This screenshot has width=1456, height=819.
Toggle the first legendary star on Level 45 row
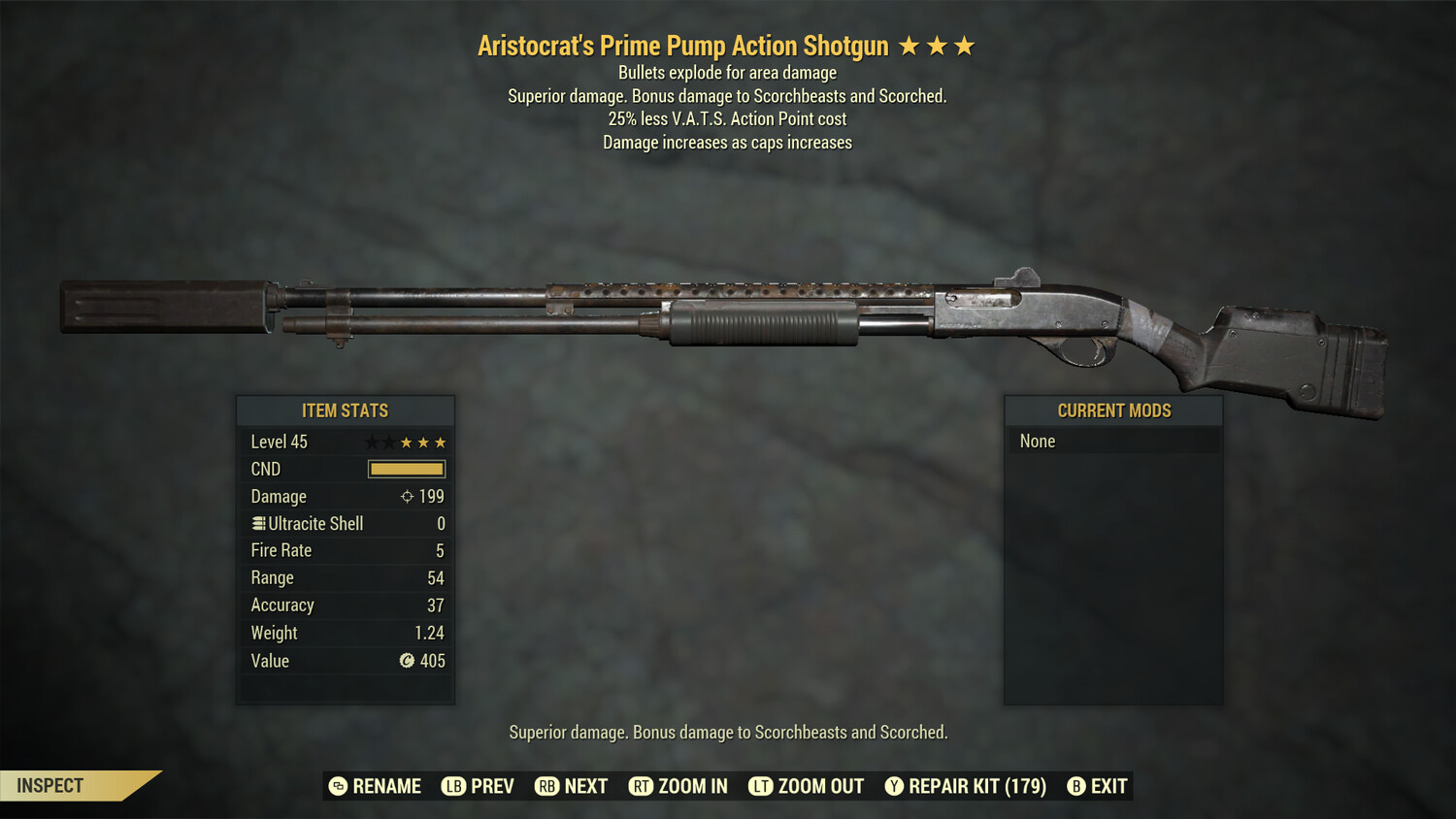coord(370,442)
